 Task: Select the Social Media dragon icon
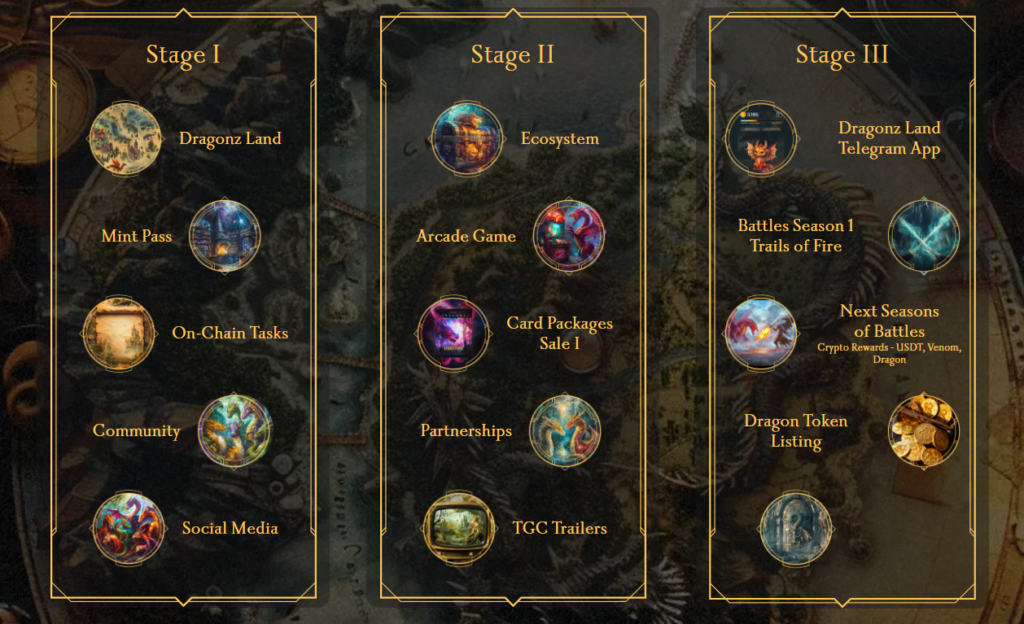click(x=129, y=528)
